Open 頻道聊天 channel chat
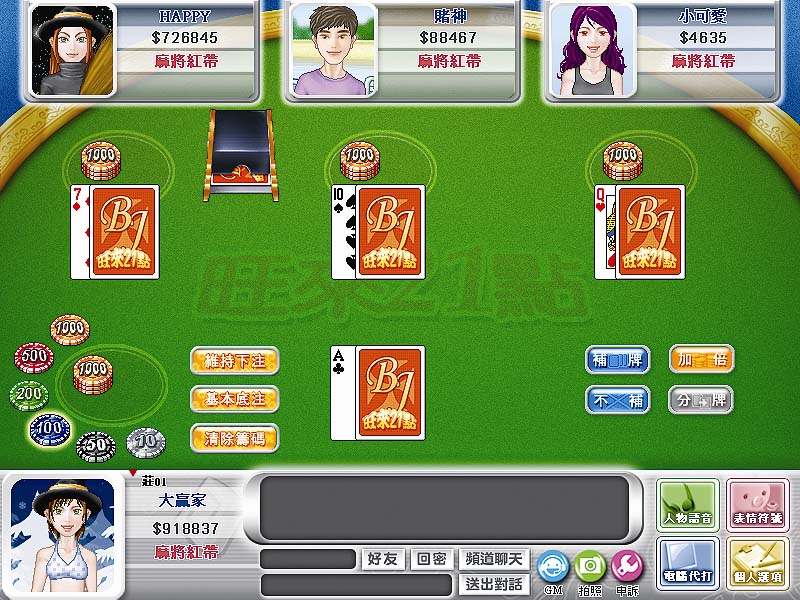Viewport: 800px width, 600px height. pyautogui.click(x=494, y=559)
